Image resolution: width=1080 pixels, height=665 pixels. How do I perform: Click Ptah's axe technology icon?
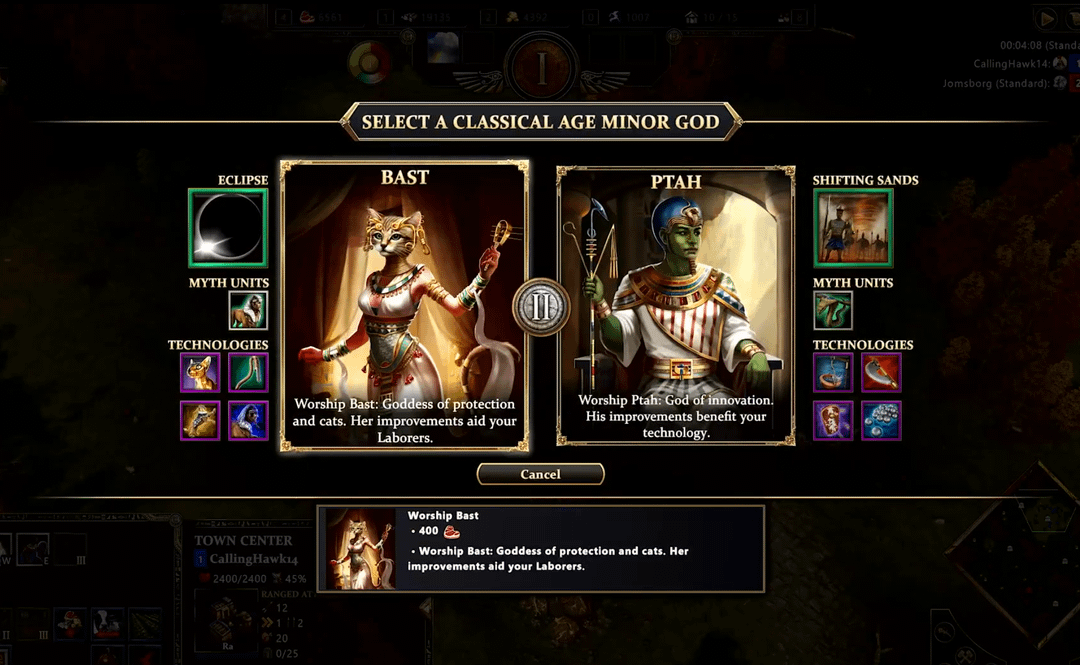[881, 373]
